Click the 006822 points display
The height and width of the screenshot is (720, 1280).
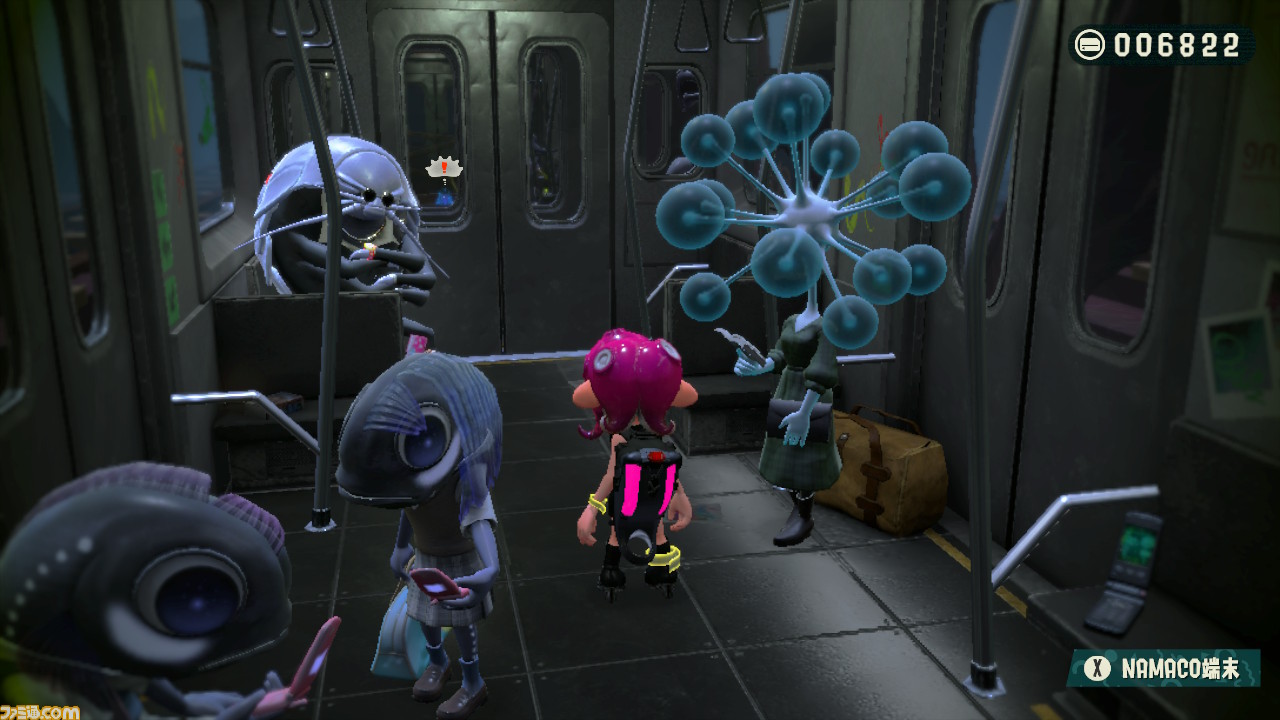1175,42
